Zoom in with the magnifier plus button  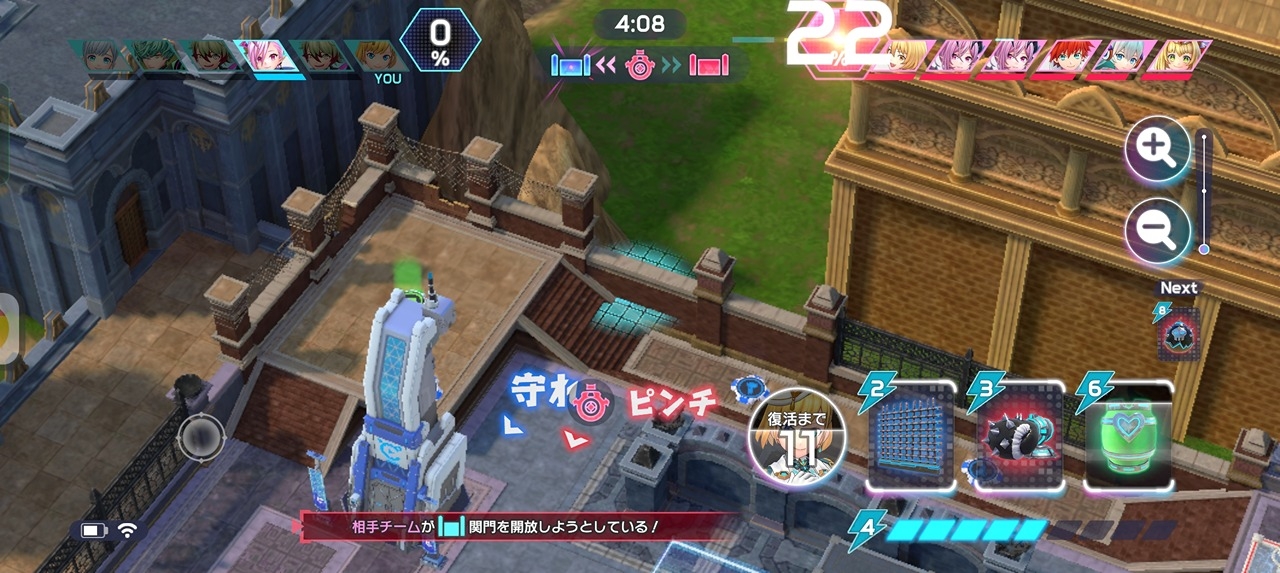click(1157, 148)
